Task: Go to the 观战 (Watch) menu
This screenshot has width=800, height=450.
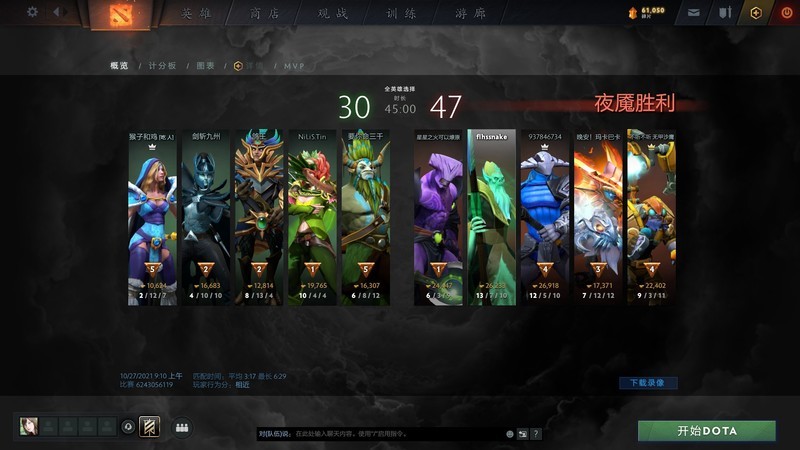Action: (332, 13)
